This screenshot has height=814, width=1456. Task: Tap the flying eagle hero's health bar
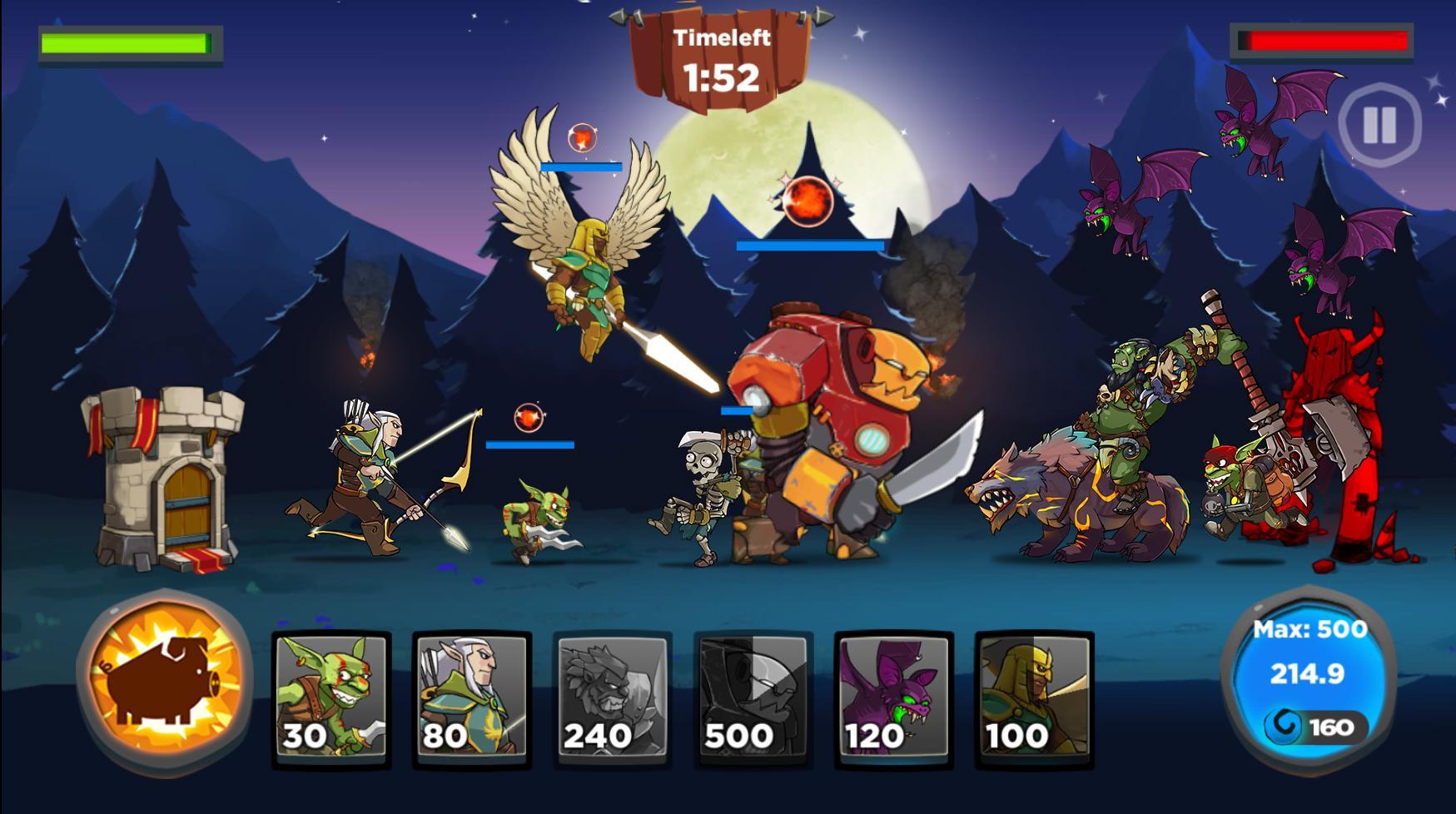click(583, 166)
